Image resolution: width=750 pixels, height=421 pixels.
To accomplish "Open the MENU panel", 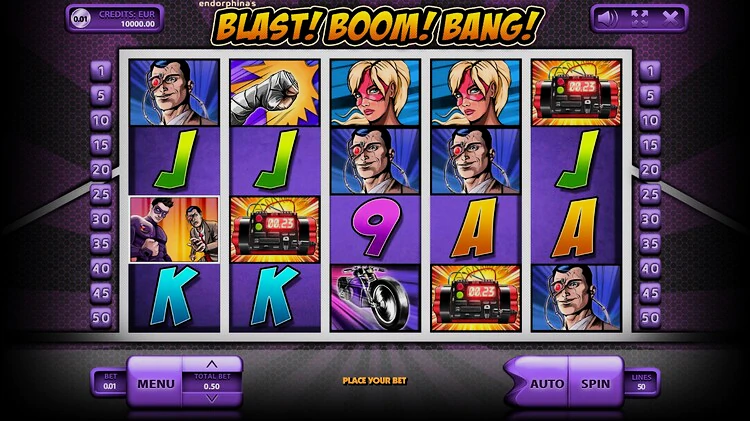I will pyautogui.click(x=156, y=382).
